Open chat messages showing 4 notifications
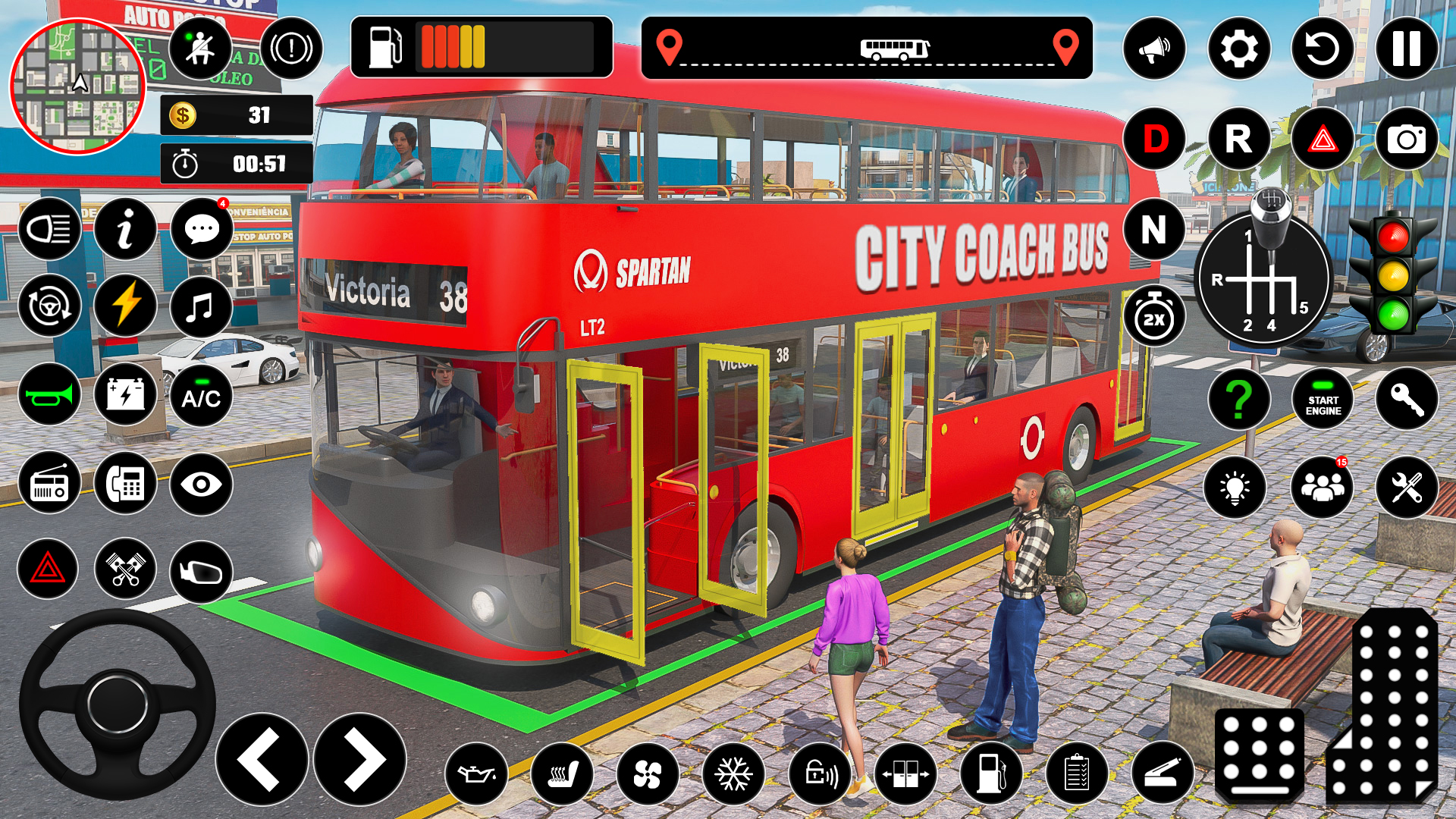 200,229
